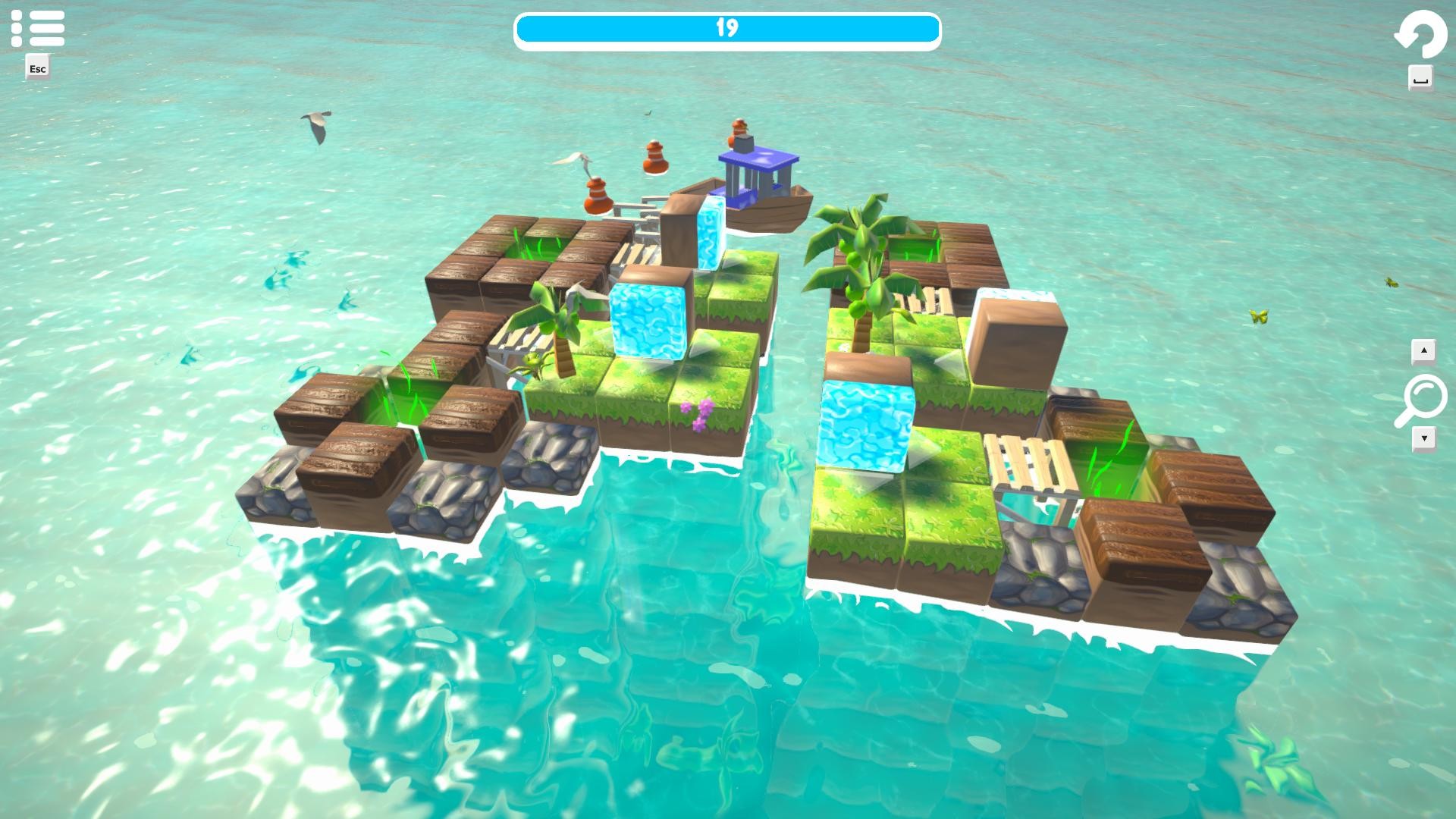Click the up arrow camera key icon
This screenshot has width=1456, height=819.
pos(1424,350)
